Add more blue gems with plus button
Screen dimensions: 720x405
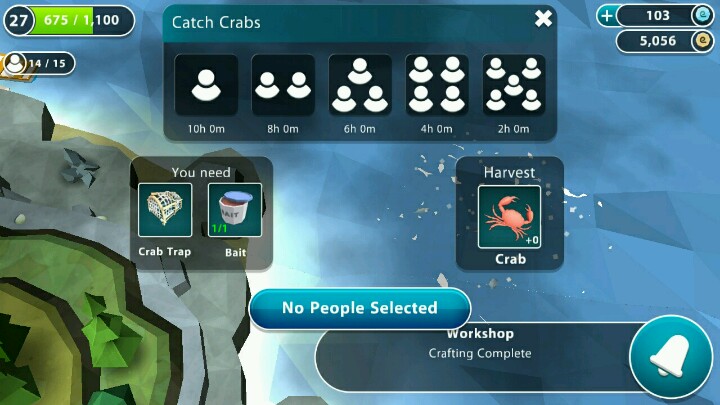click(607, 15)
